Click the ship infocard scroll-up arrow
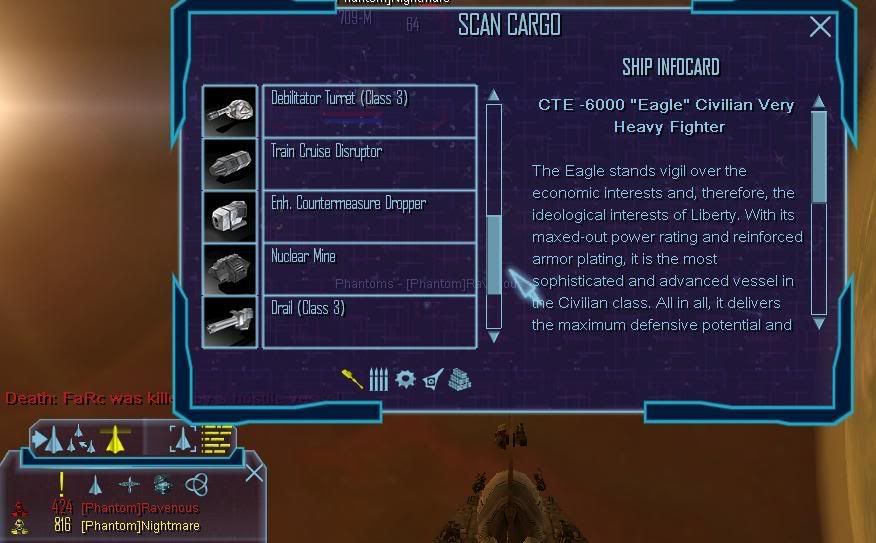This screenshot has width=876, height=543. 819,101
